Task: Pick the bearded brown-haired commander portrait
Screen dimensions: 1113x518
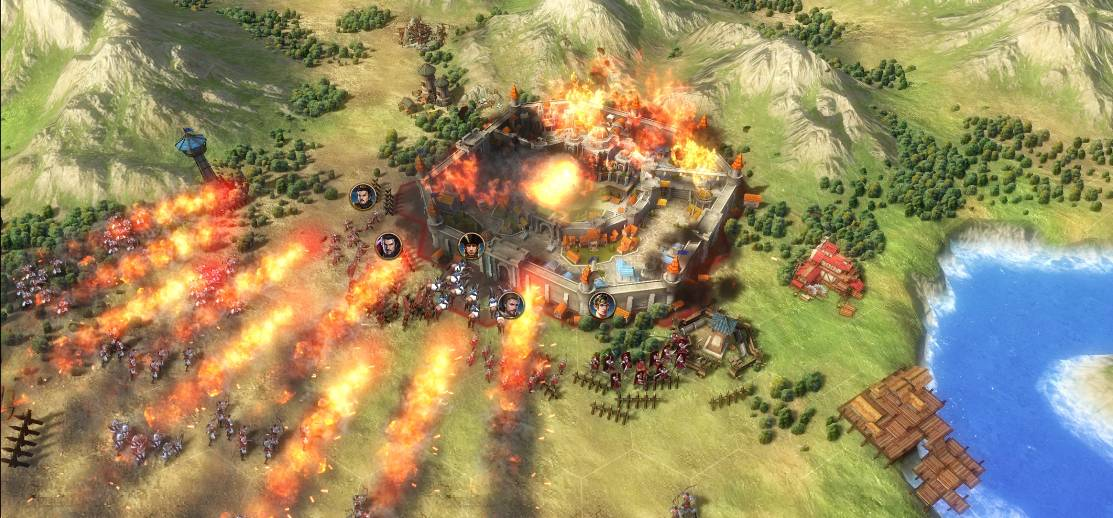Action: click(511, 305)
